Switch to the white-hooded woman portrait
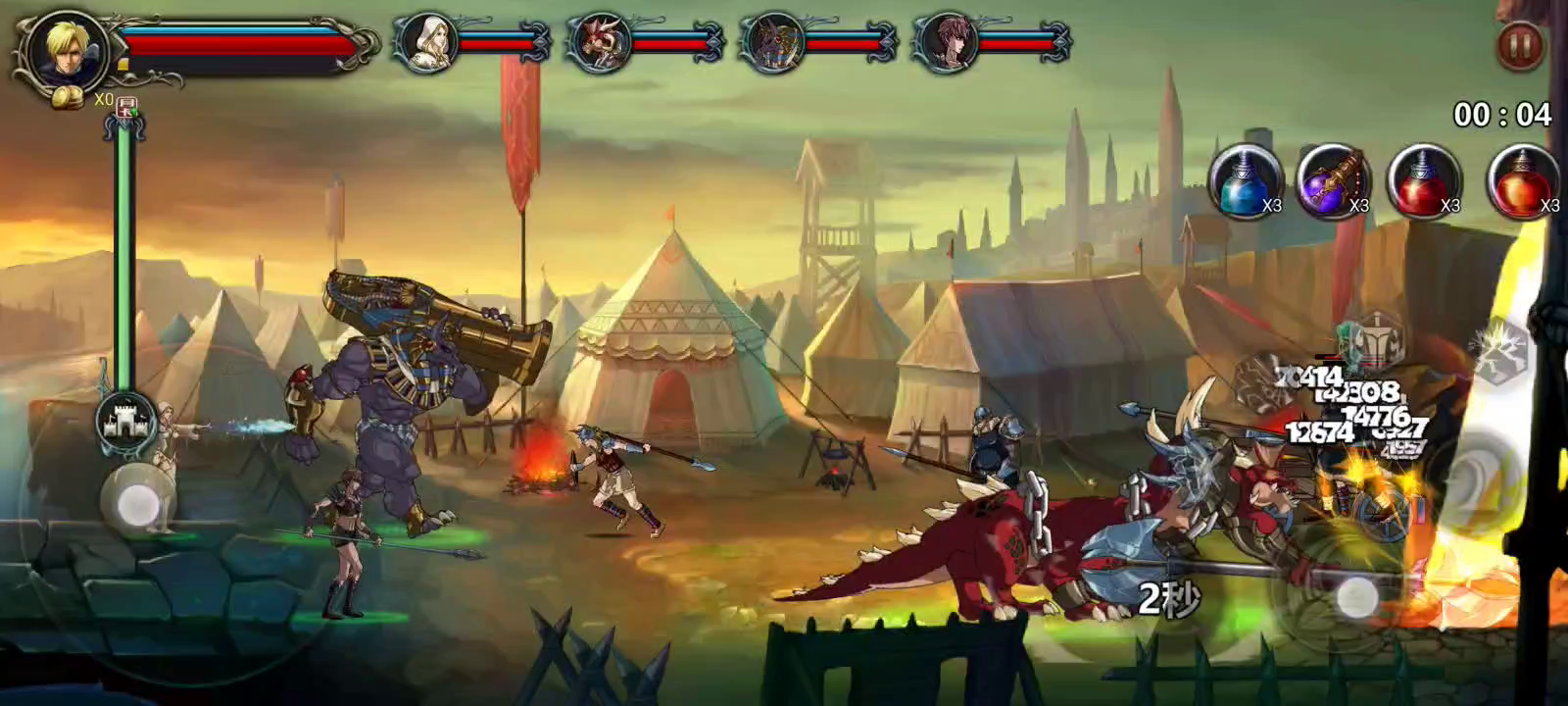The height and width of the screenshot is (706, 1568). point(426,42)
